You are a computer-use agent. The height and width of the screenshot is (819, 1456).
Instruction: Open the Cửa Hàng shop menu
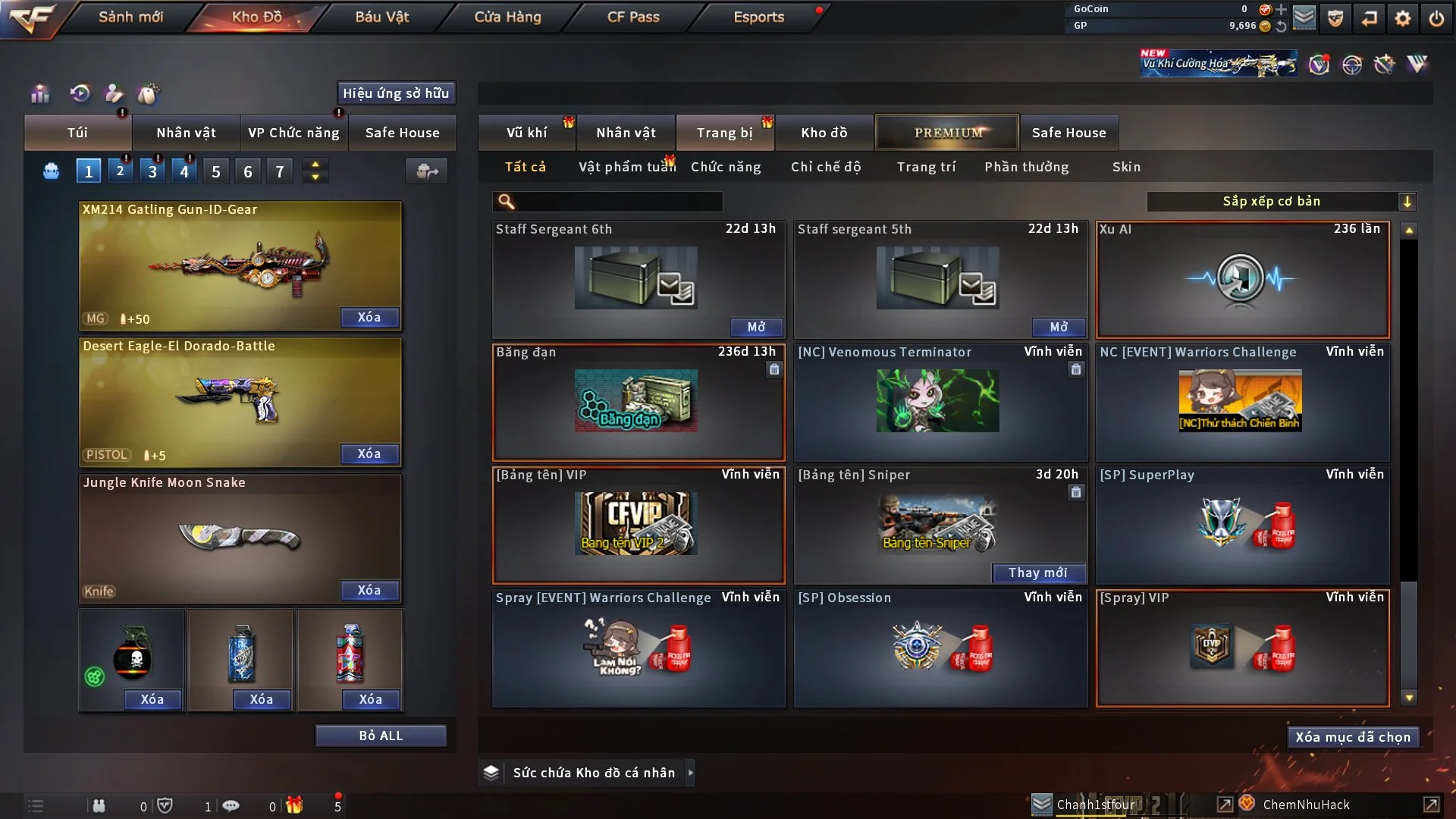pyautogui.click(x=507, y=17)
